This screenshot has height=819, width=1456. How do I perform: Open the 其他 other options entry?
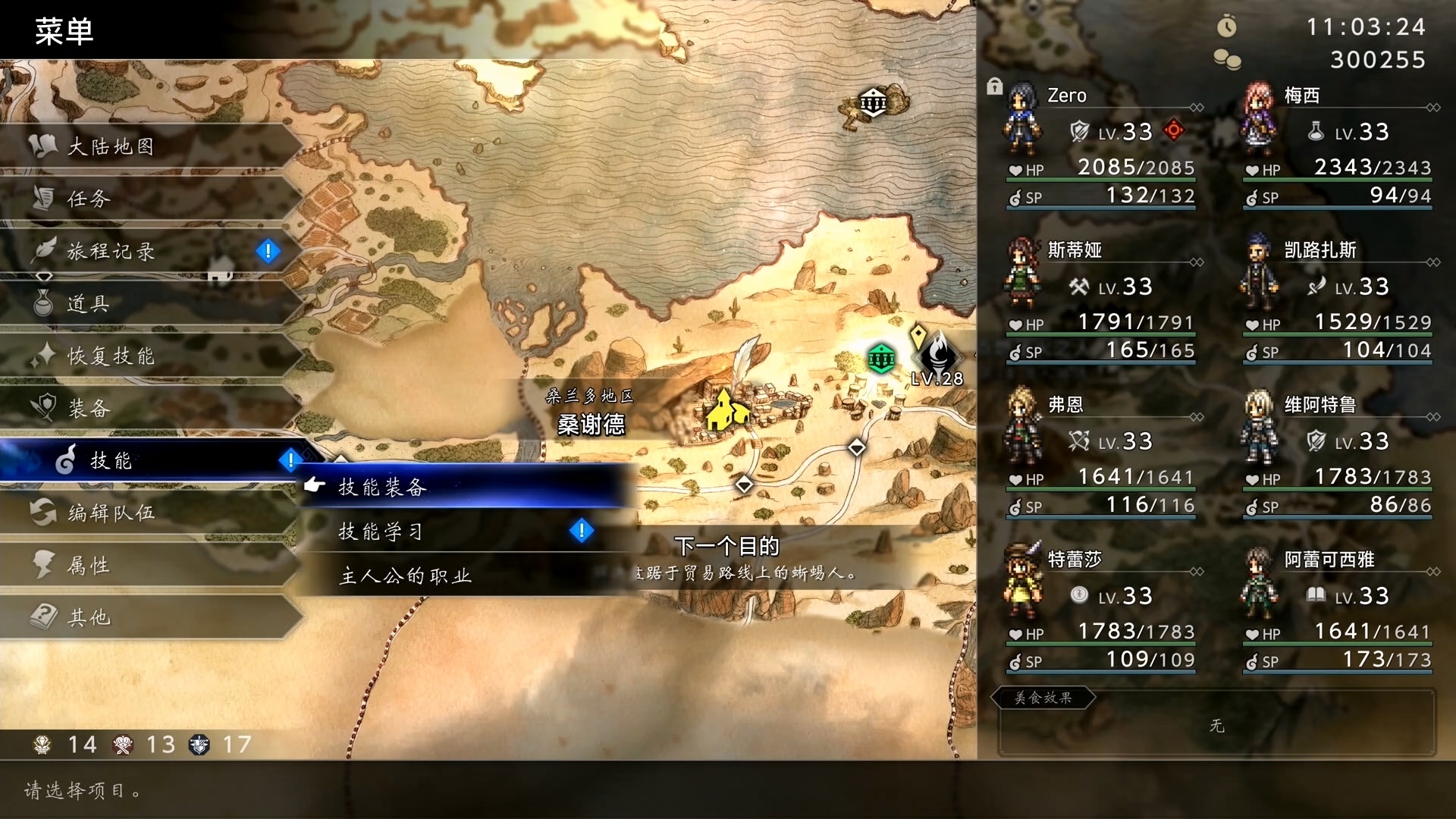(x=89, y=617)
